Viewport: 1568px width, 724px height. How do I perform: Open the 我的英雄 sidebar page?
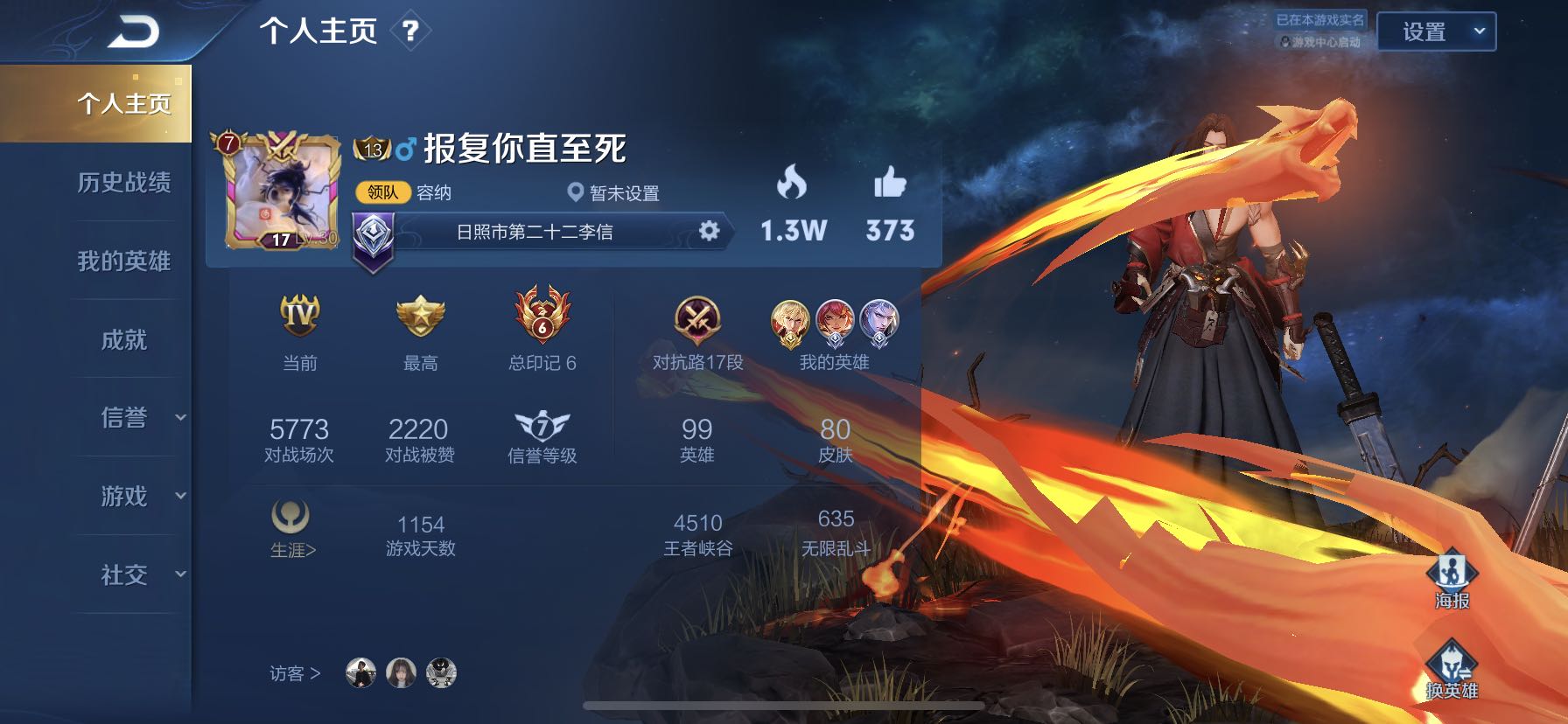pos(125,261)
